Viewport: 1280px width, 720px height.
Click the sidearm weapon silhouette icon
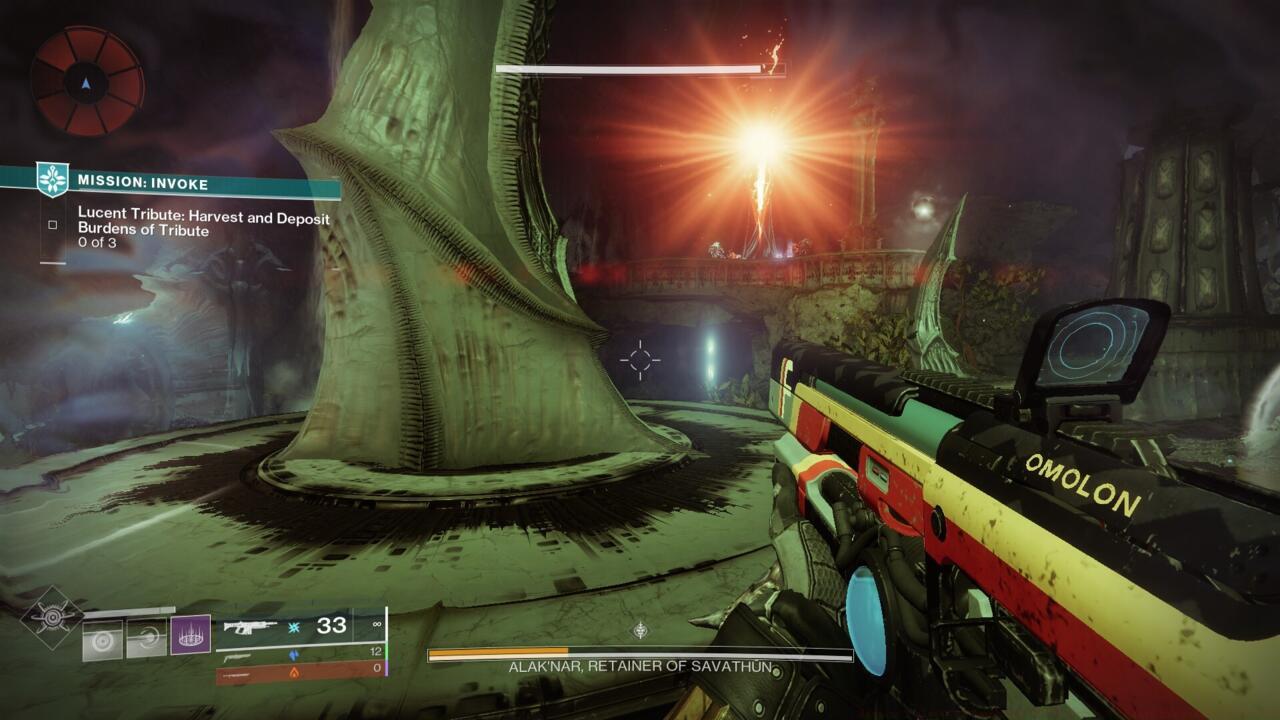tap(236, 657)
